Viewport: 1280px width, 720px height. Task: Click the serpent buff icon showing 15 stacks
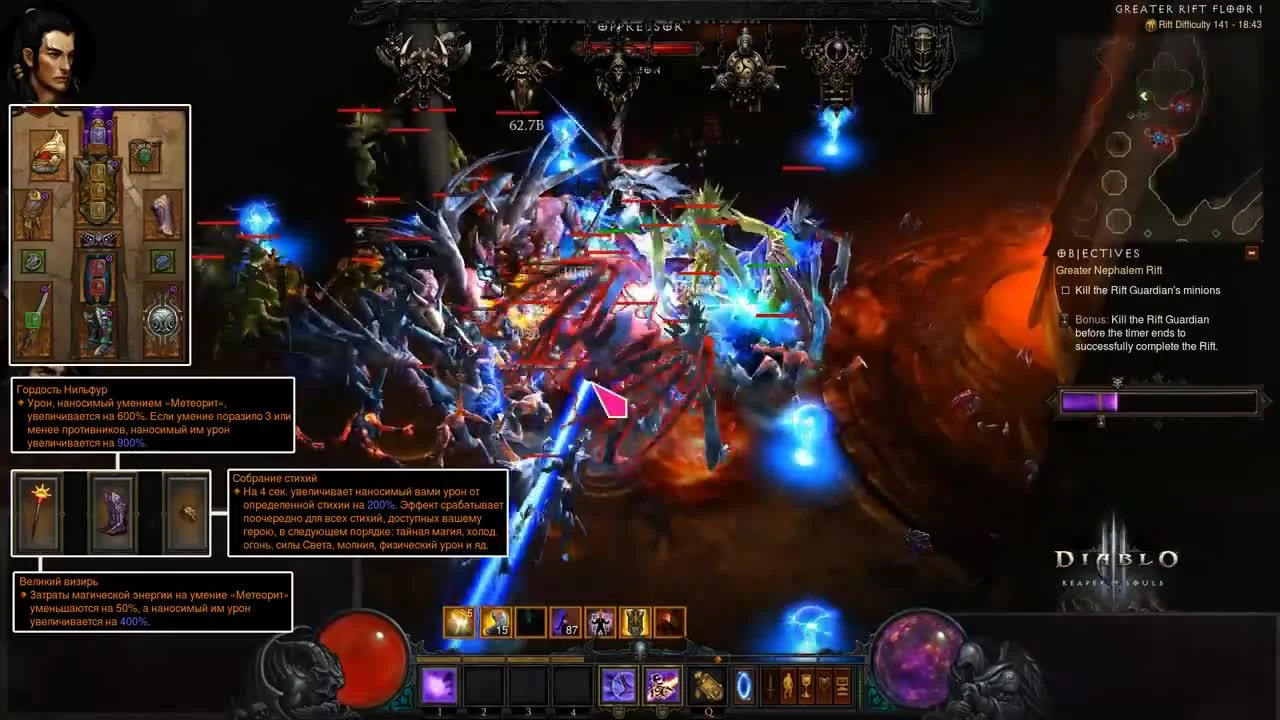pyautogui.click(x=495, y=622)
